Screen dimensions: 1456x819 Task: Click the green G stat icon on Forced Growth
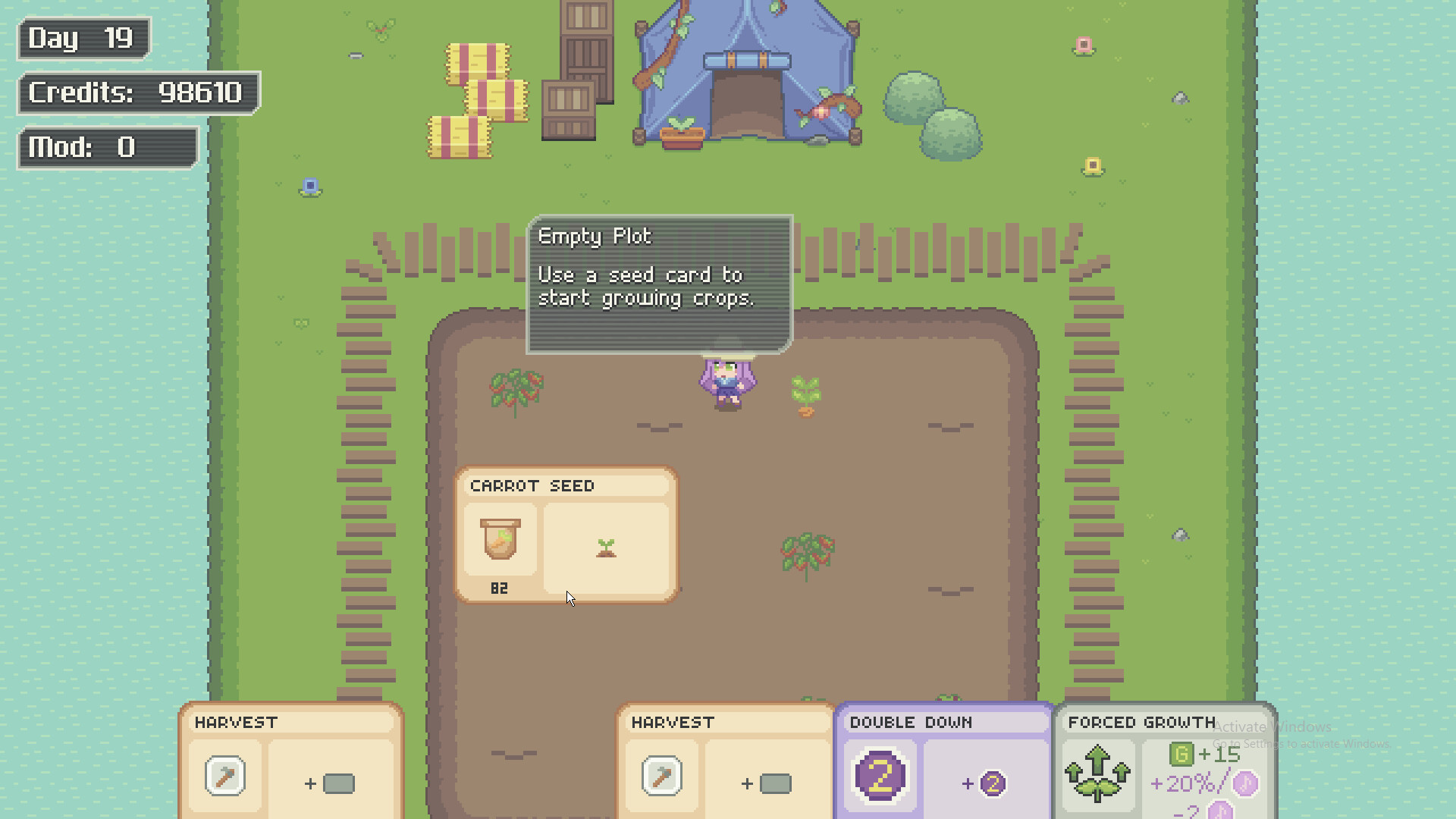pos(1183,754)
